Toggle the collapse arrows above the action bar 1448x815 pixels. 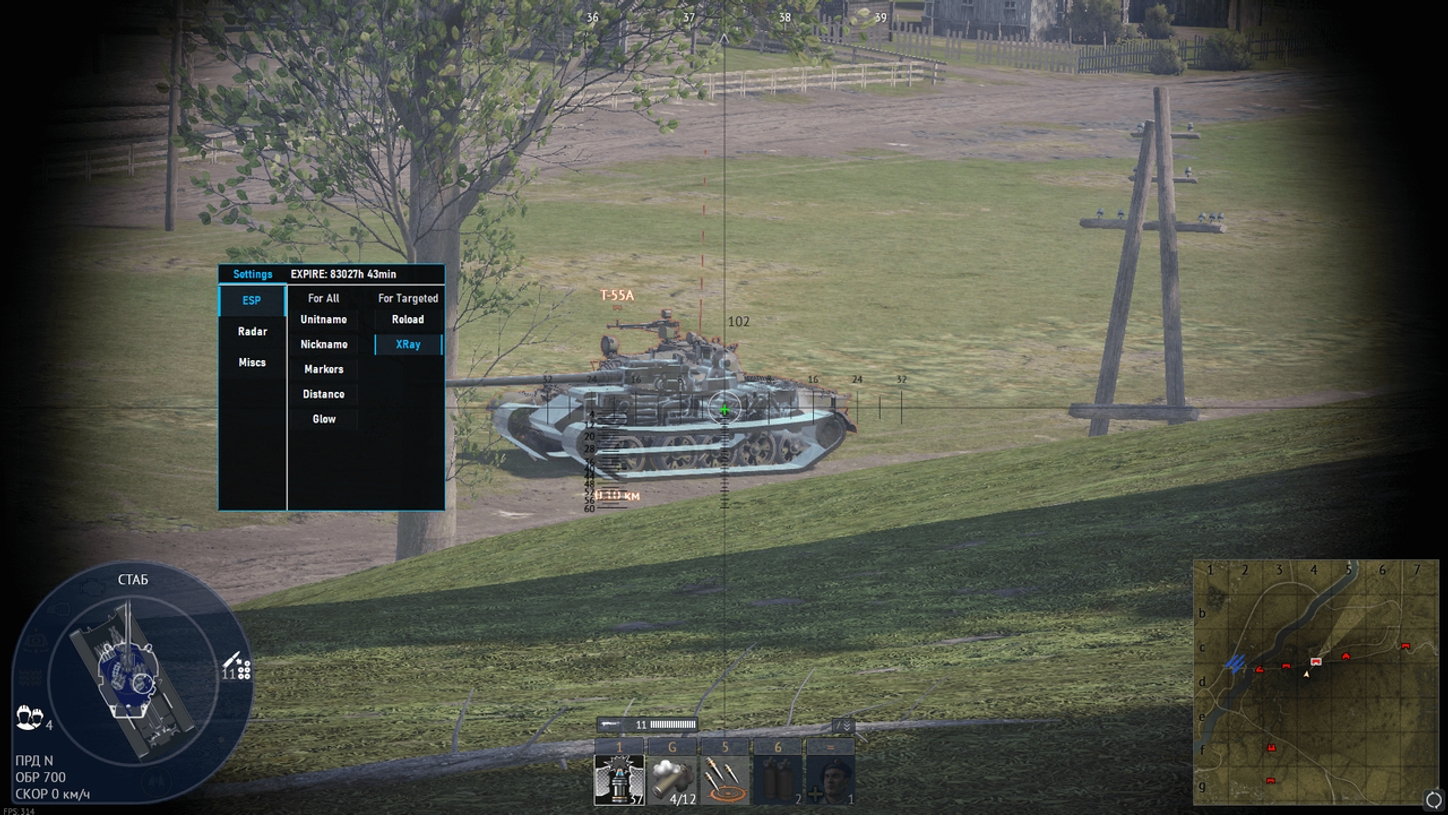coord(845,725)
